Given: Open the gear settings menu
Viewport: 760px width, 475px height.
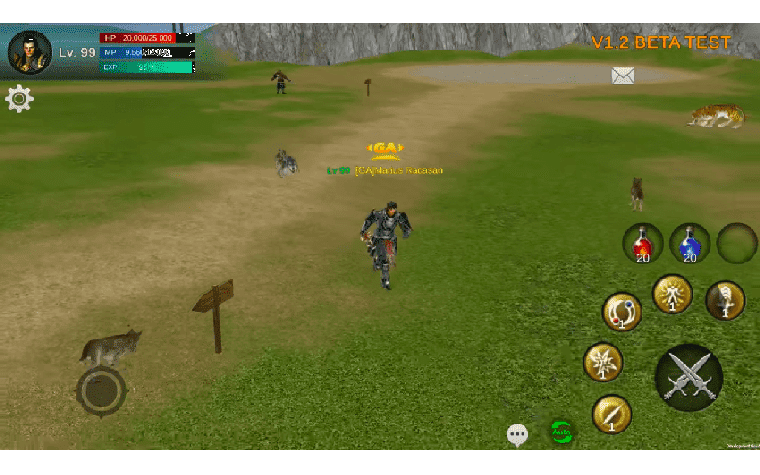Looking at the screenshot, I should tap(19, 99).
